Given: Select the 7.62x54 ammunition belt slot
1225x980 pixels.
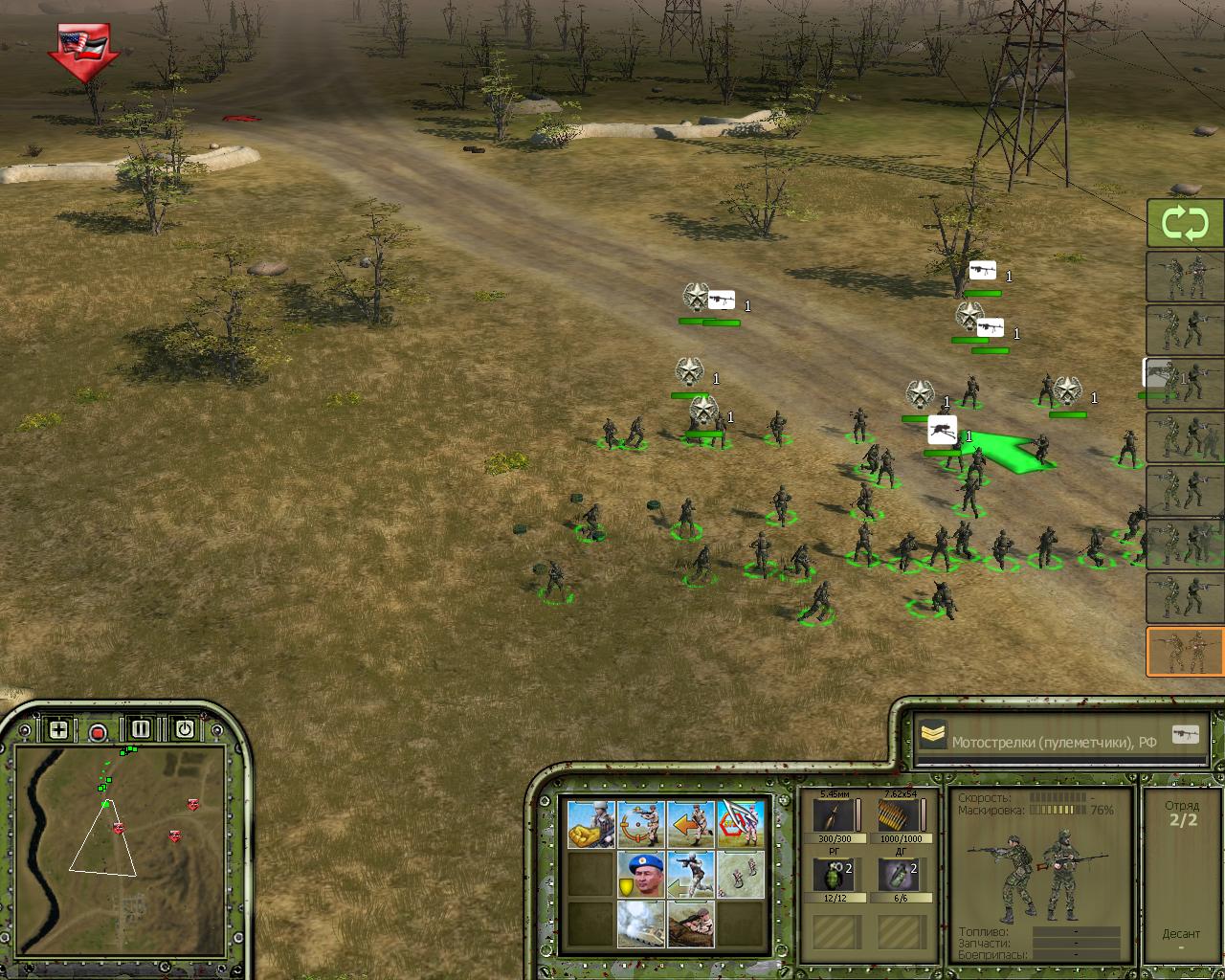Looking at the screenshot, I should [900, 816].
